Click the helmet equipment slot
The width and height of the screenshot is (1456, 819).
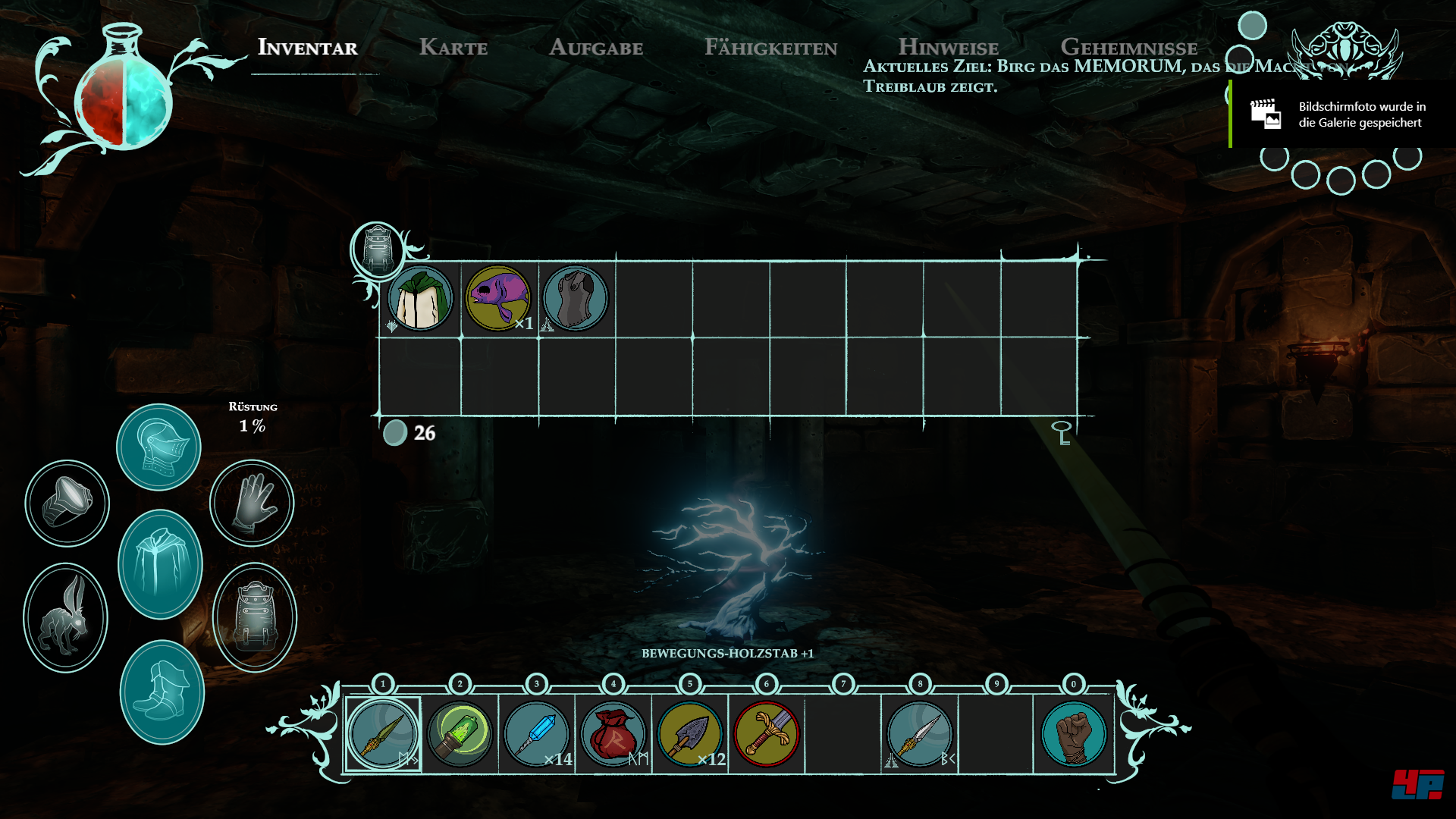[158, 447]
